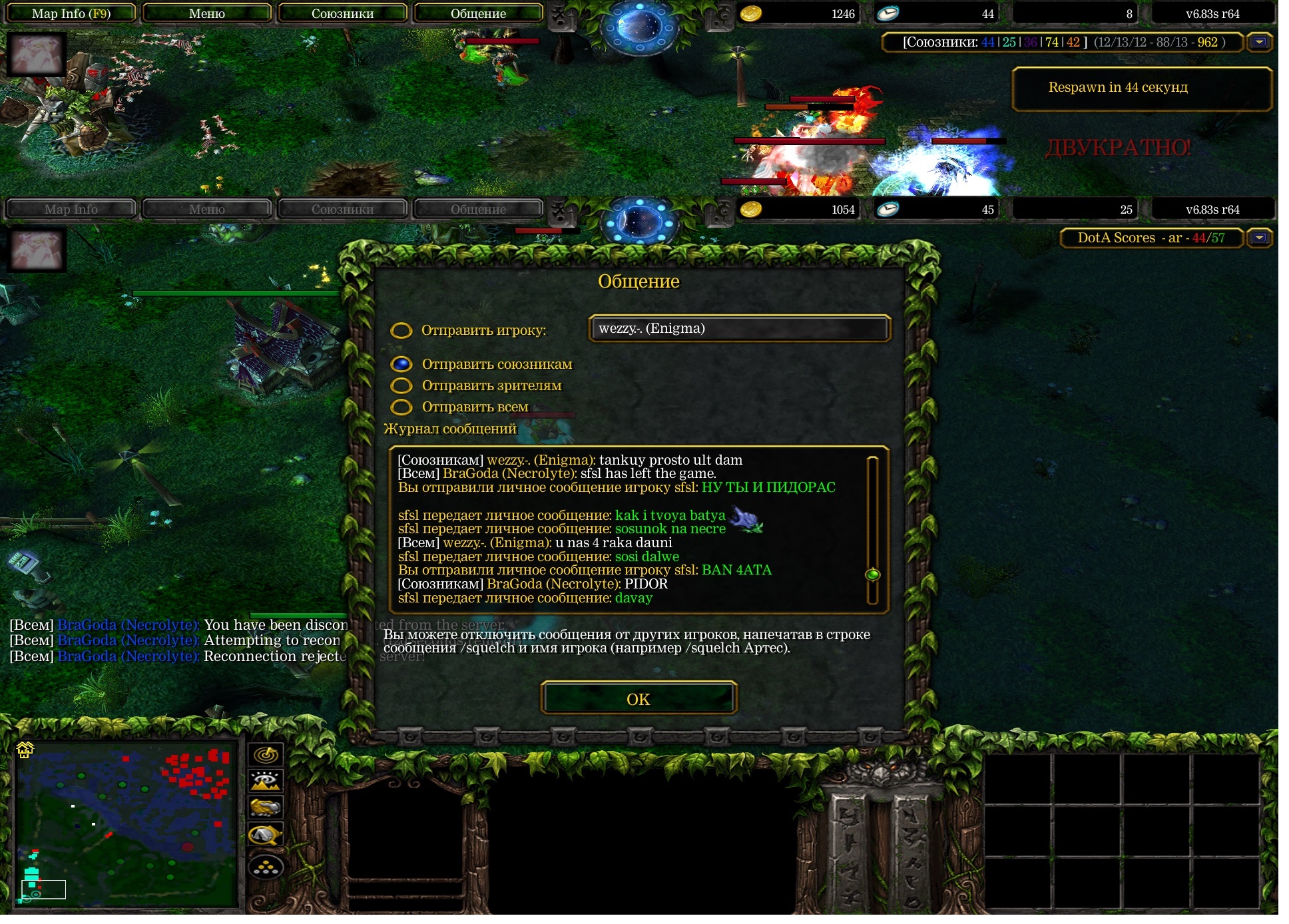Screen dimensions: 1289x924
Task: Switch the recipient to "Отправить всем"
Action: click(401, 407)
